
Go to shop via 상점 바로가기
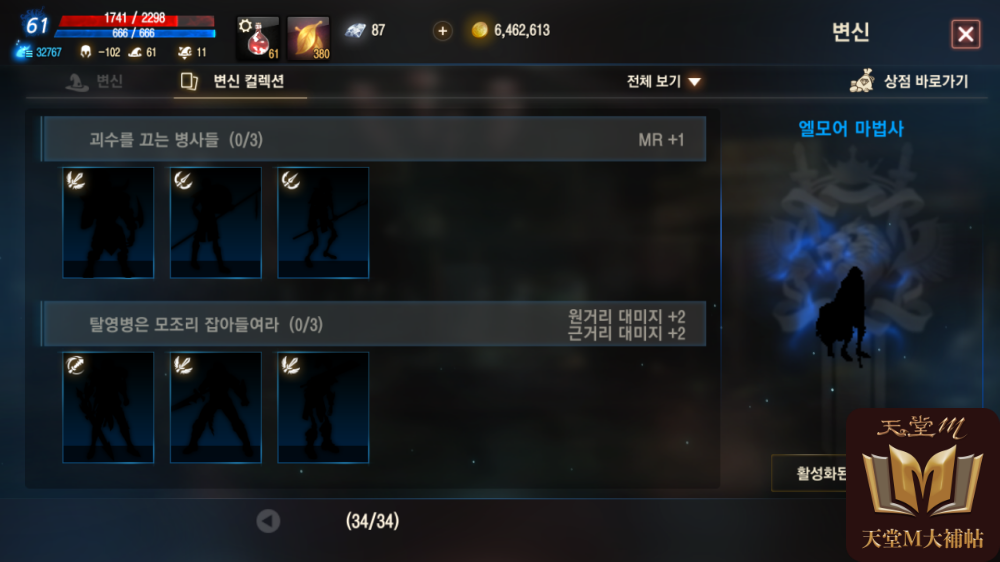(x=909, y=82)
